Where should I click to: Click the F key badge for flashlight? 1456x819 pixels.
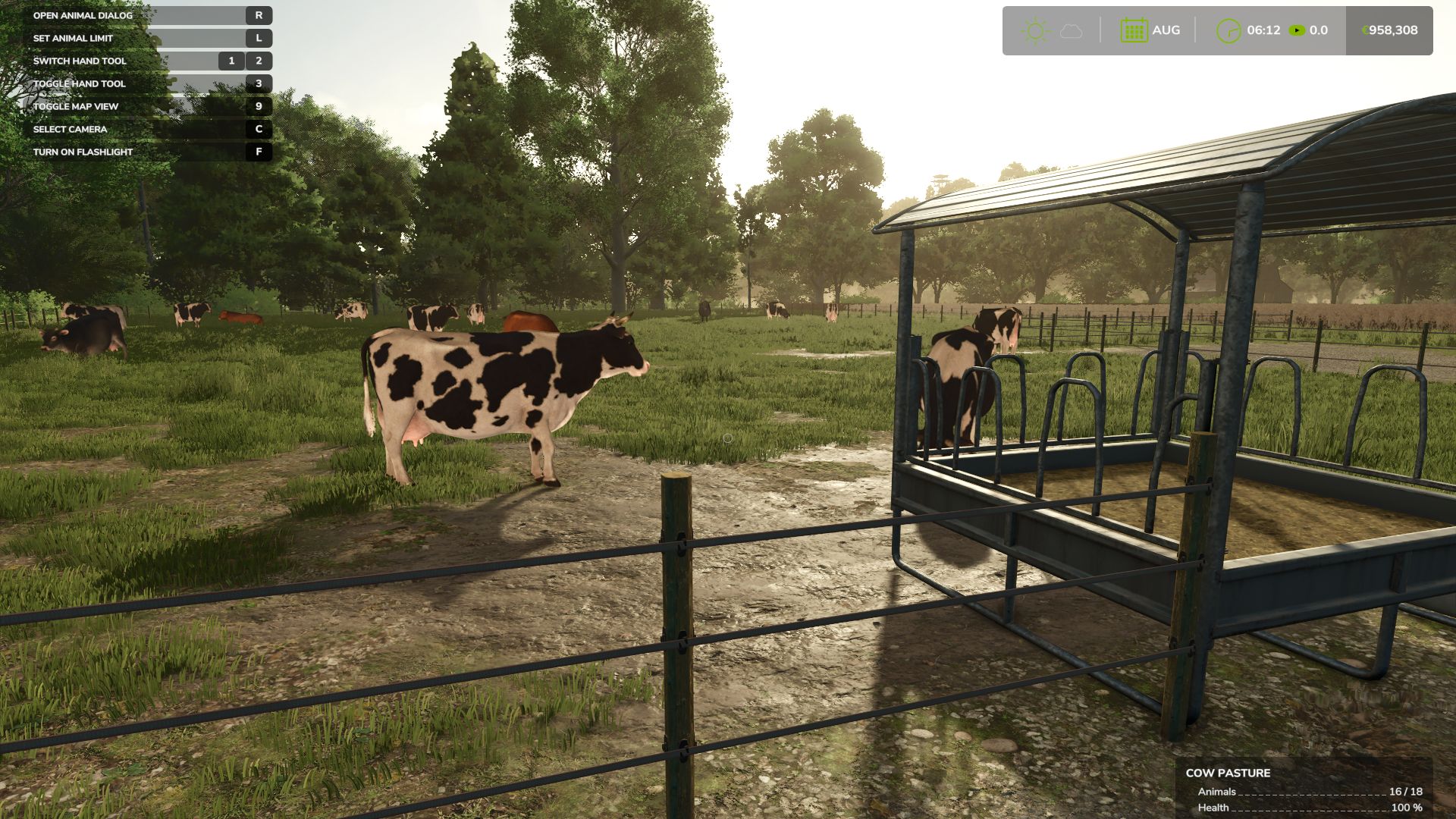point(260,152)
